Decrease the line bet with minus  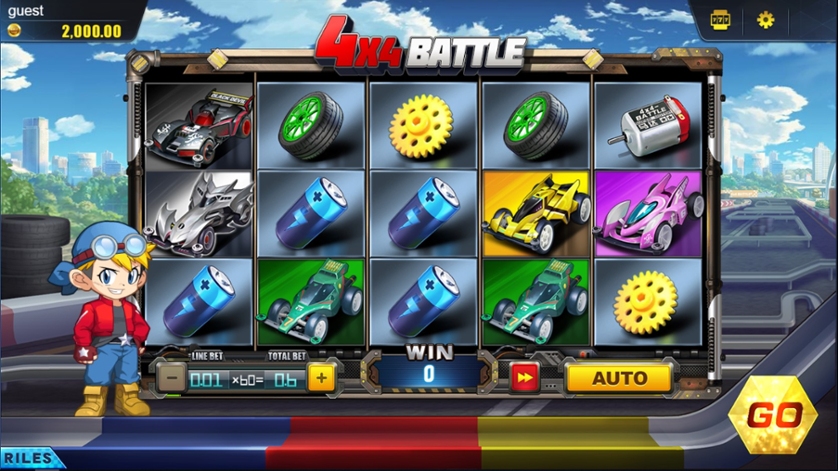click(x=171, y=378)
